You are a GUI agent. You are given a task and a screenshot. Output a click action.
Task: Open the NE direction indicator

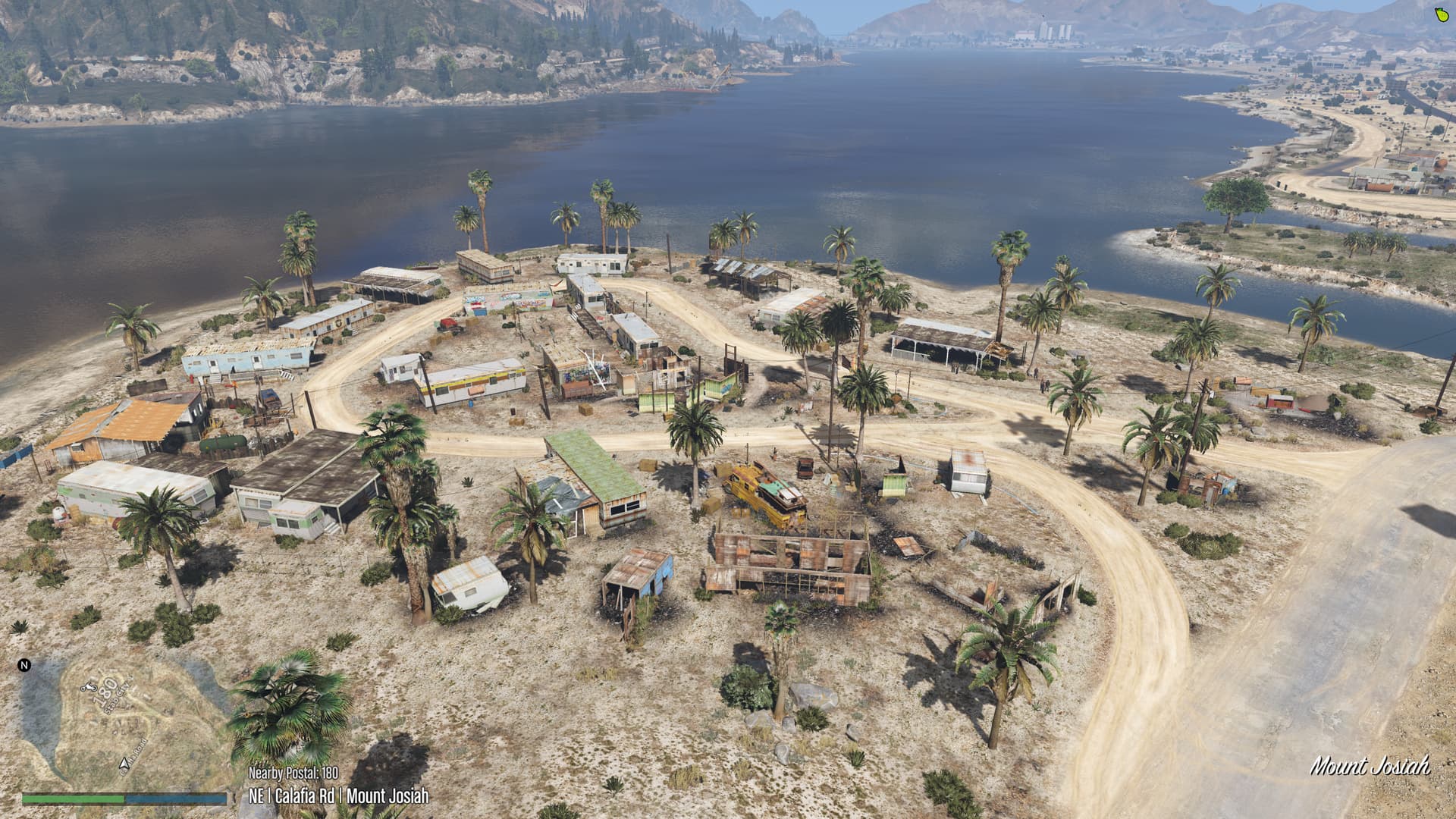pos(259,796)
